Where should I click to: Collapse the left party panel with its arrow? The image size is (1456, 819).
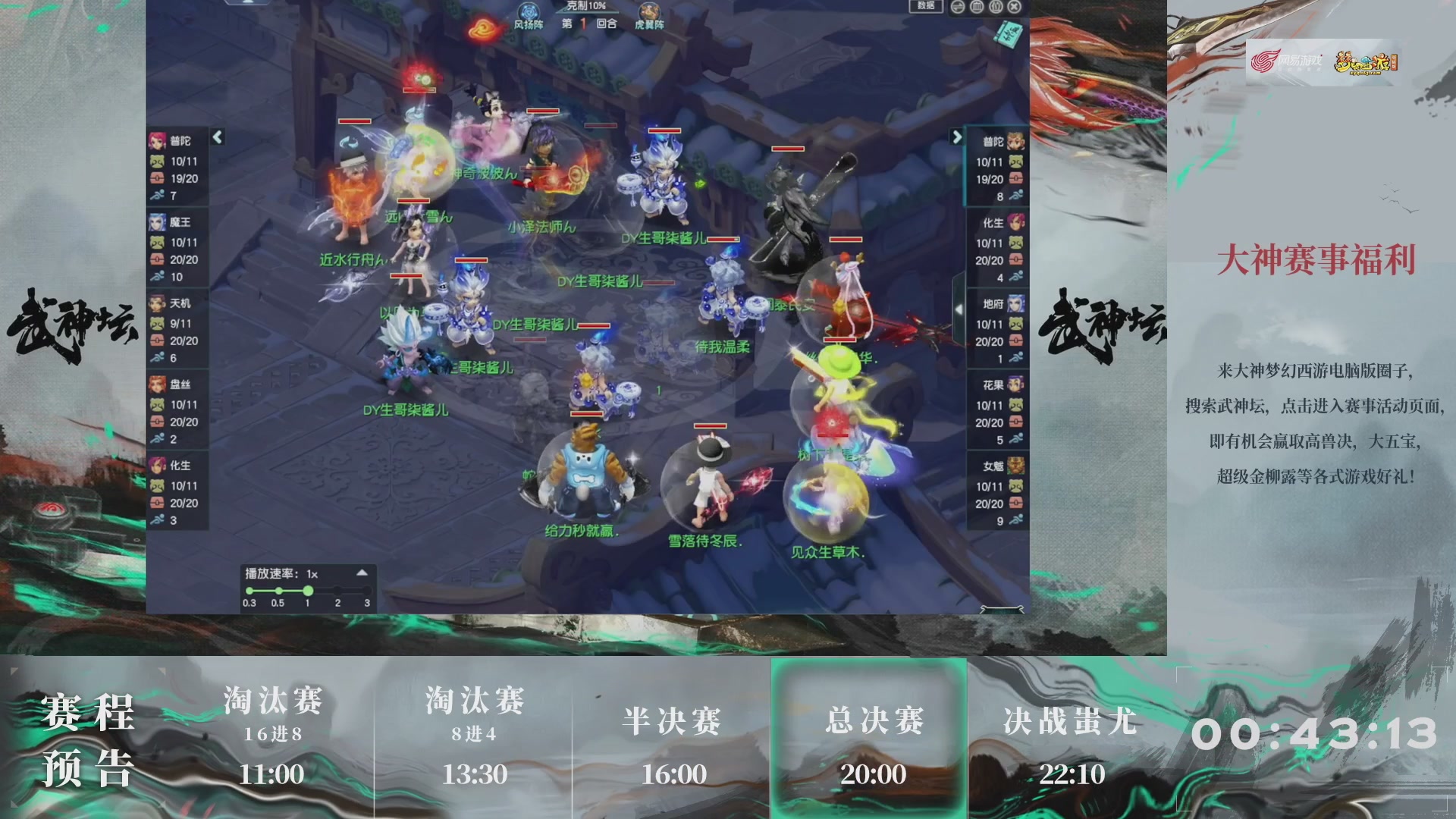(217, 136)
